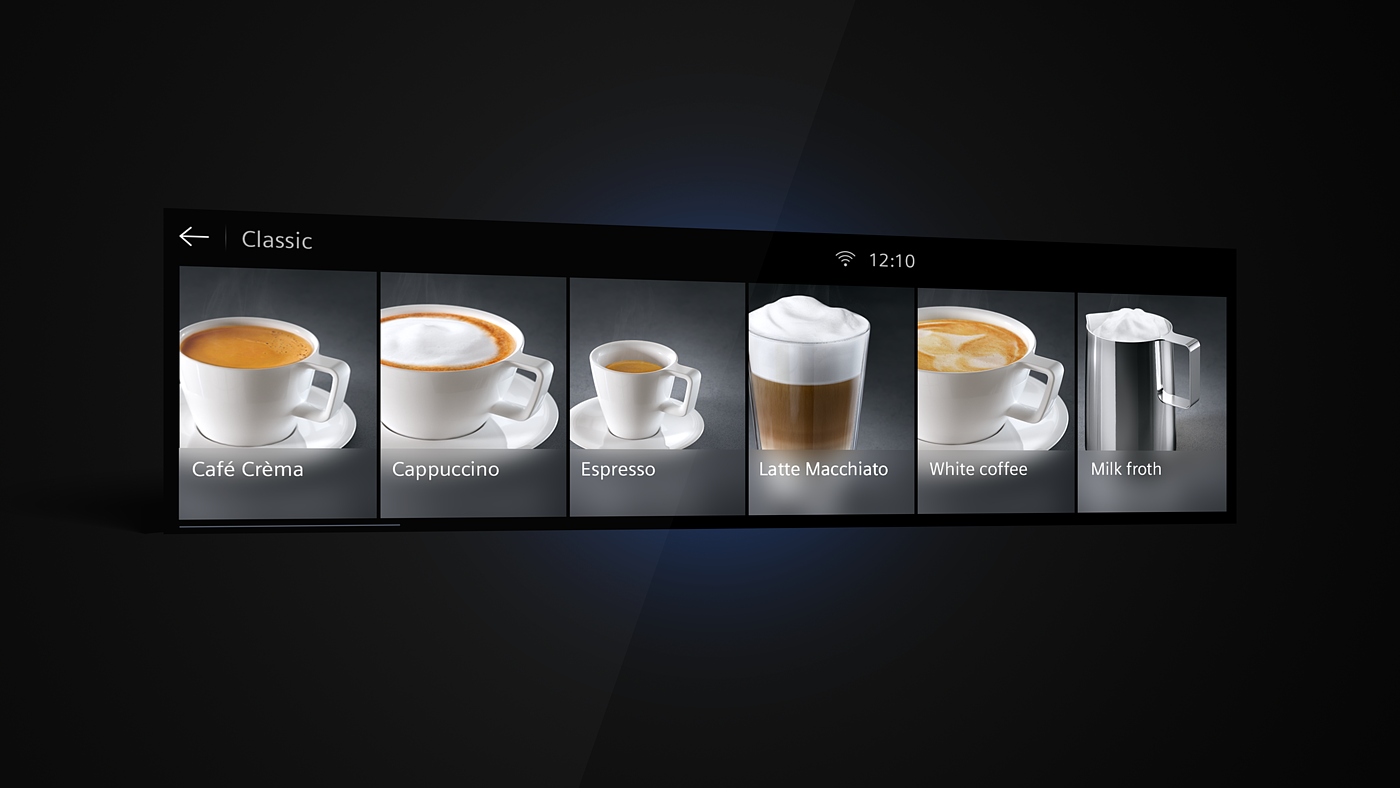Click the Wi-Fi status icon

845,257
